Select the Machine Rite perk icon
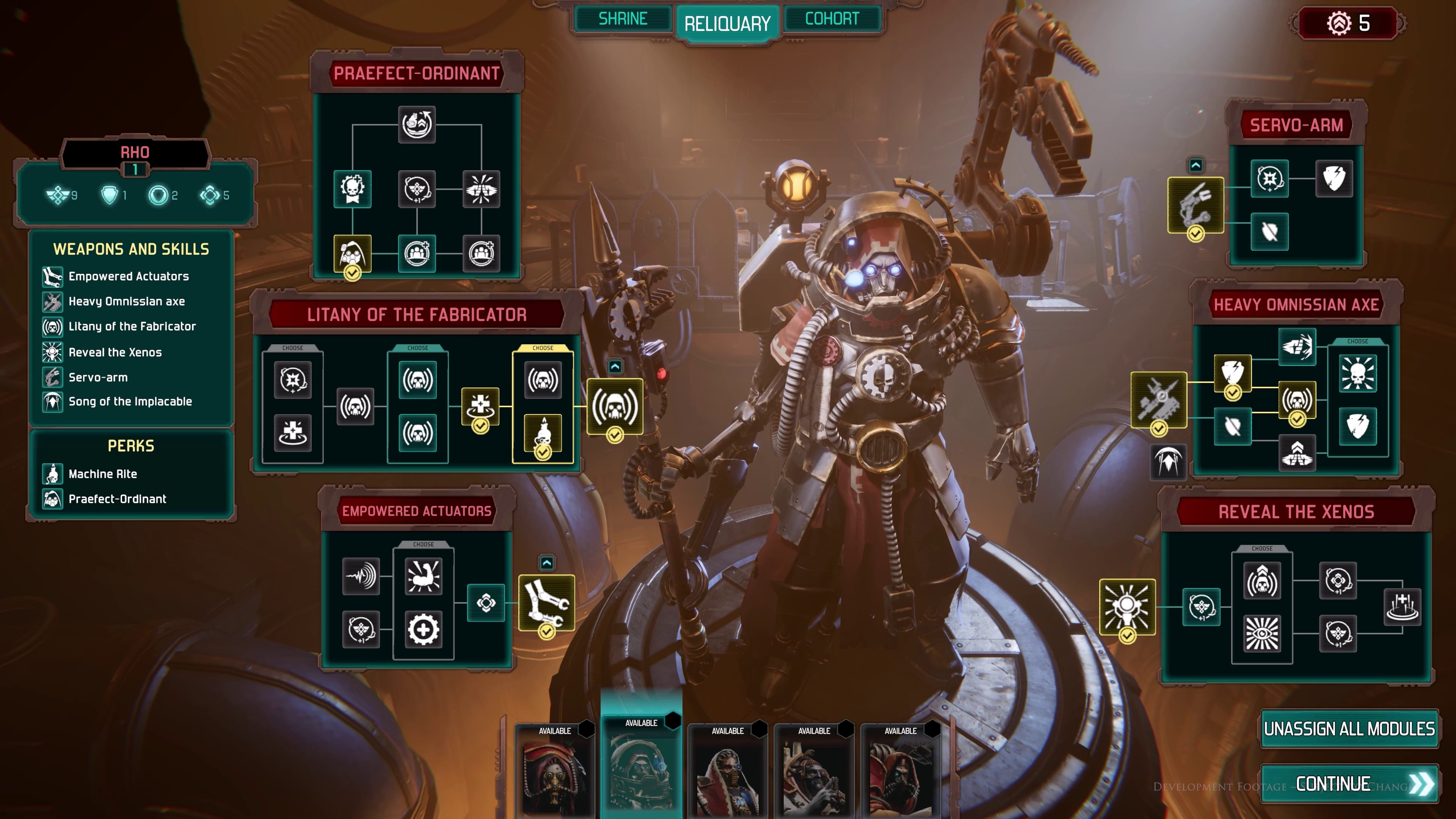 [53, 474]
